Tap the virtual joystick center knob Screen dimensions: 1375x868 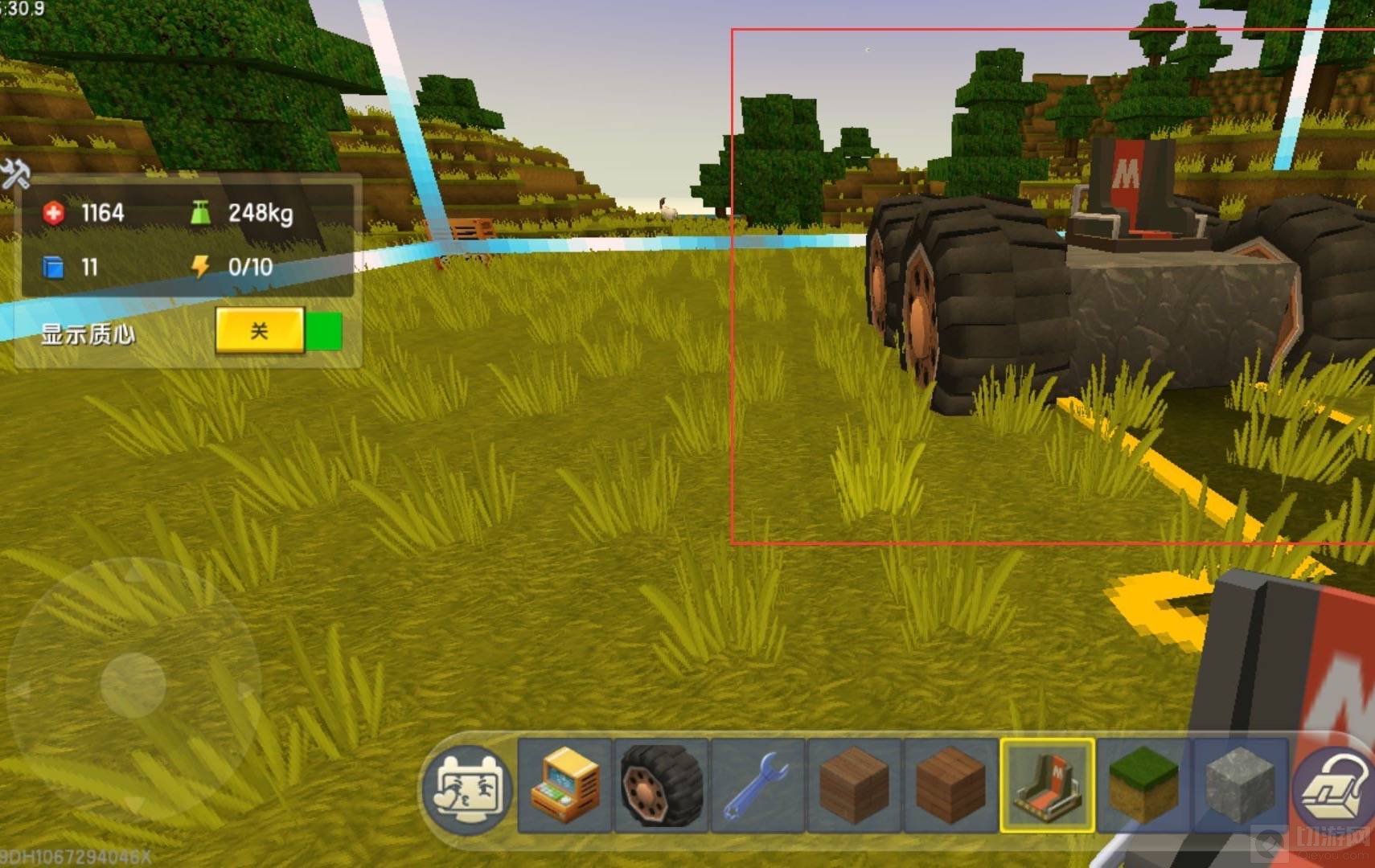[x=133, y=685]
